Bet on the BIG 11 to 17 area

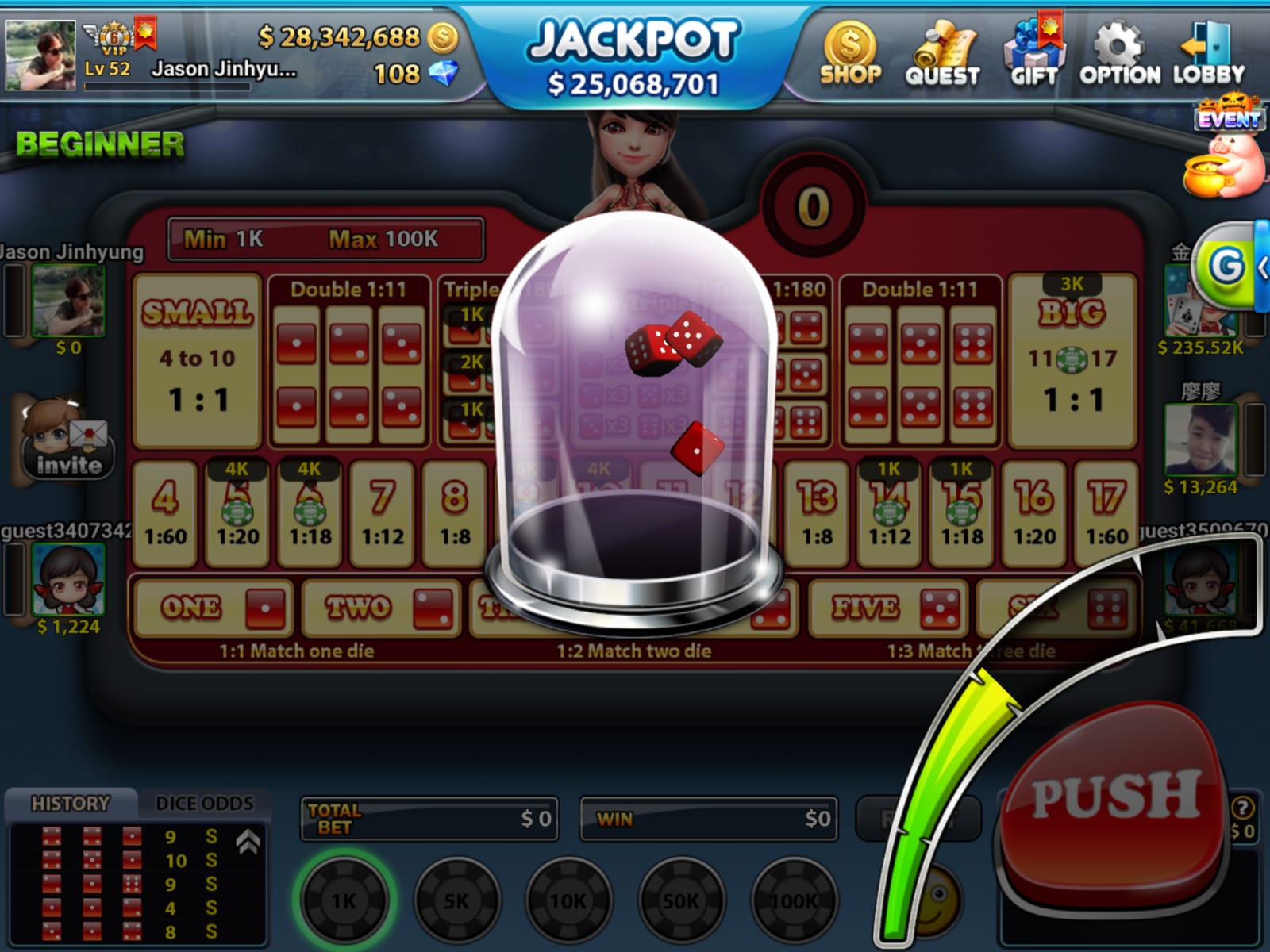[x=1072, y=361]
